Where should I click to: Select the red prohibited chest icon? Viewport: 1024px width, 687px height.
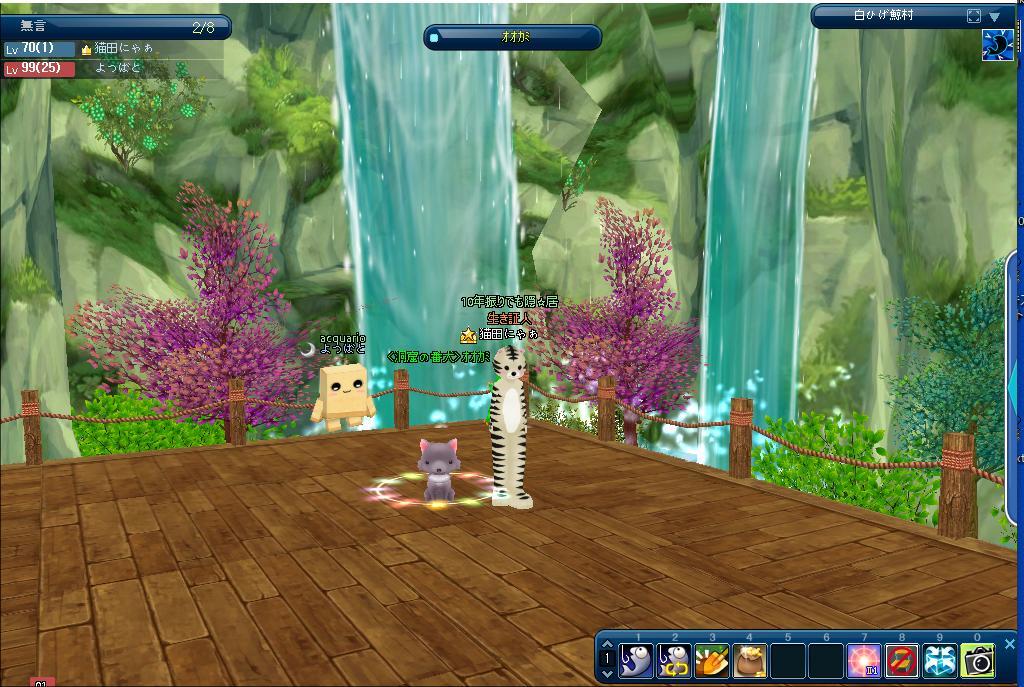[x=902, y=661]
